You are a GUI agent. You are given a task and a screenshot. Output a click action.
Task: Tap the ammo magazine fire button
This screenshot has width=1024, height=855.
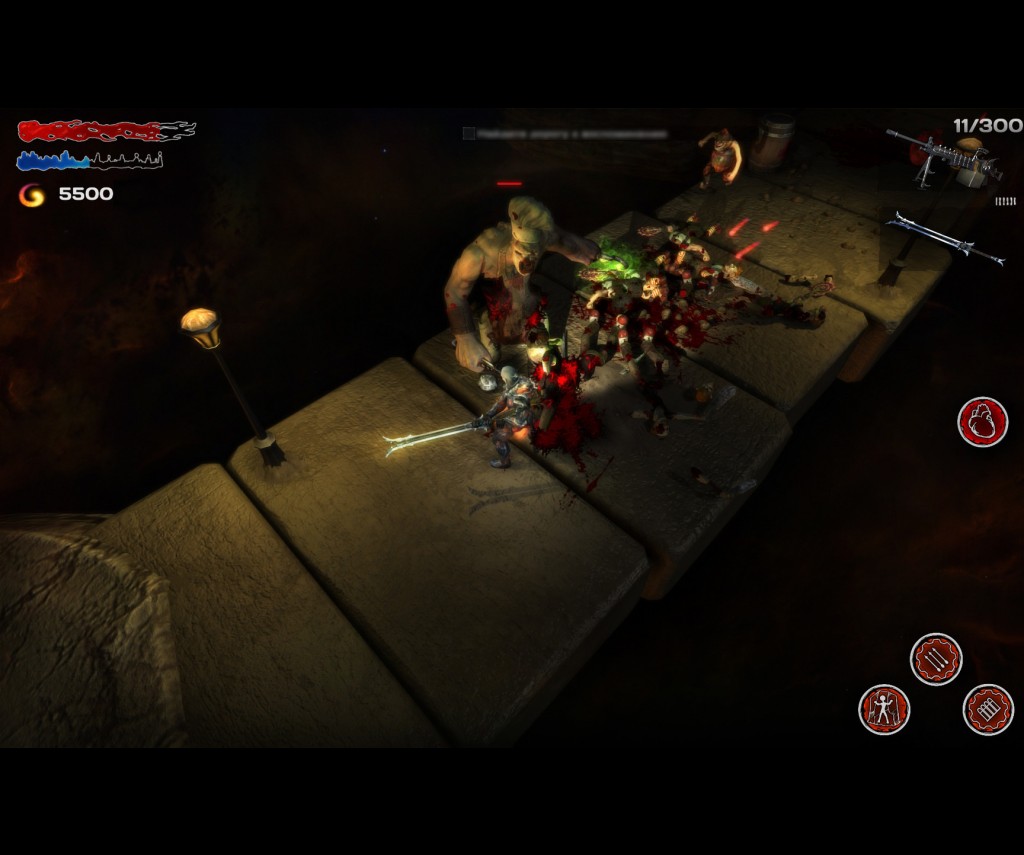pos(988,709)
